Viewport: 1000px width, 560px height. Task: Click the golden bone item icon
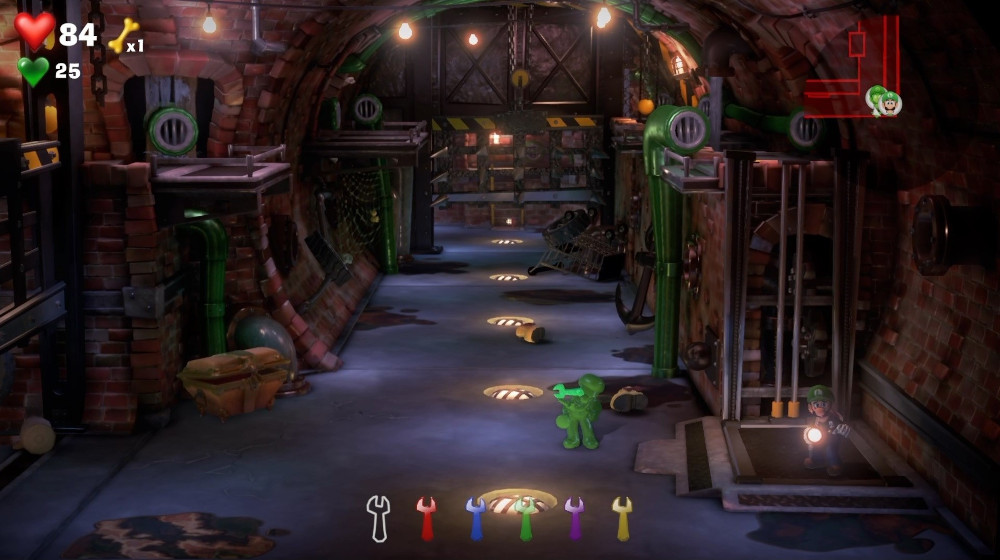click(122, 37)
